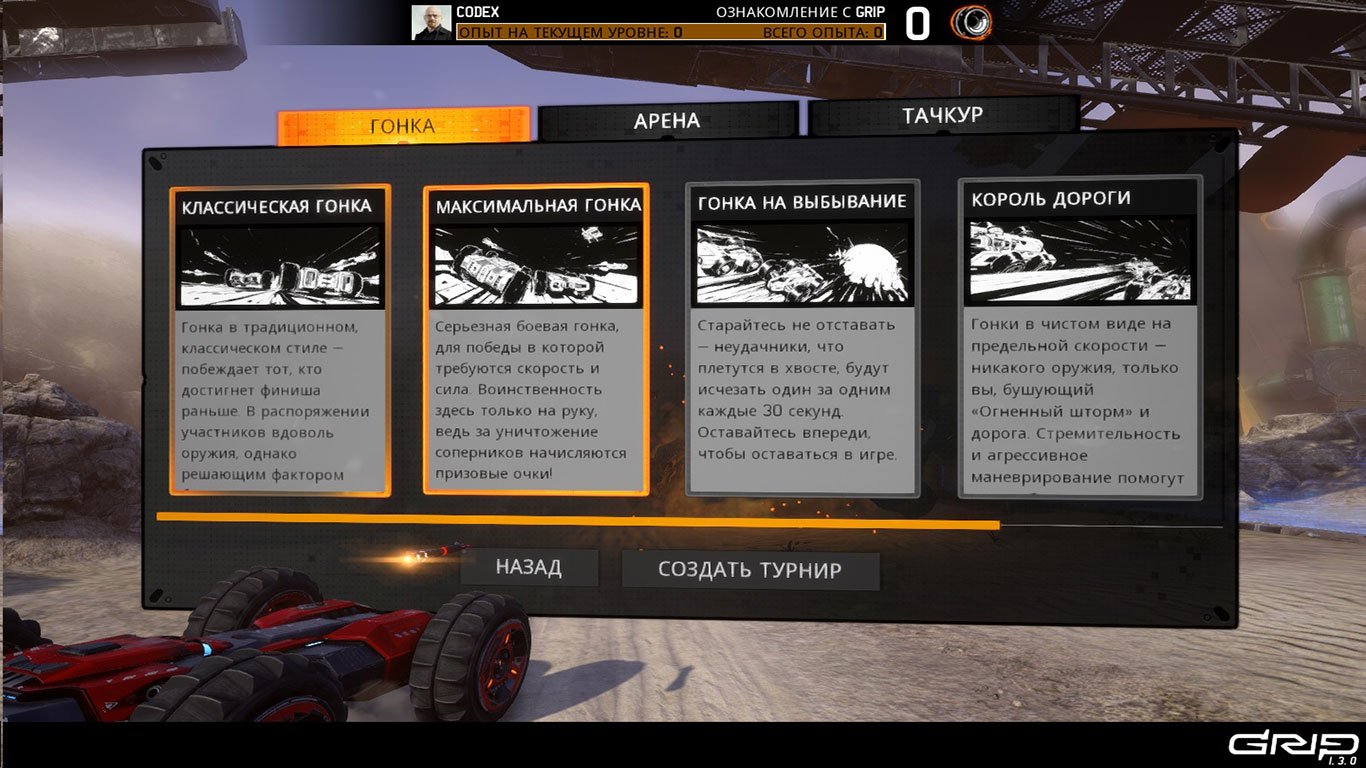Click the CODEX player avatar
Screen dimensions: 1366x768
click(430, 20)
